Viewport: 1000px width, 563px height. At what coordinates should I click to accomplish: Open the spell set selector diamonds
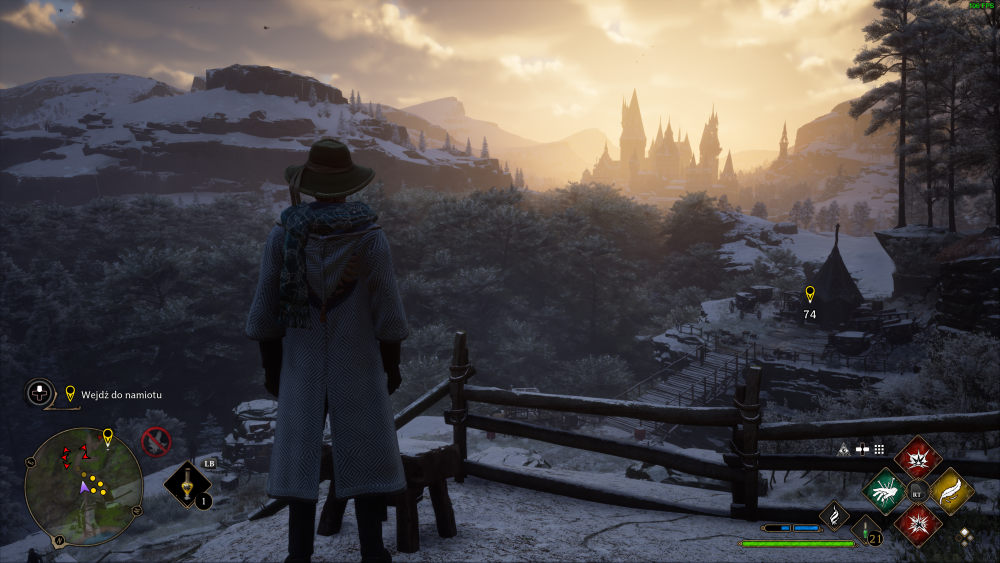pos(964,534)
